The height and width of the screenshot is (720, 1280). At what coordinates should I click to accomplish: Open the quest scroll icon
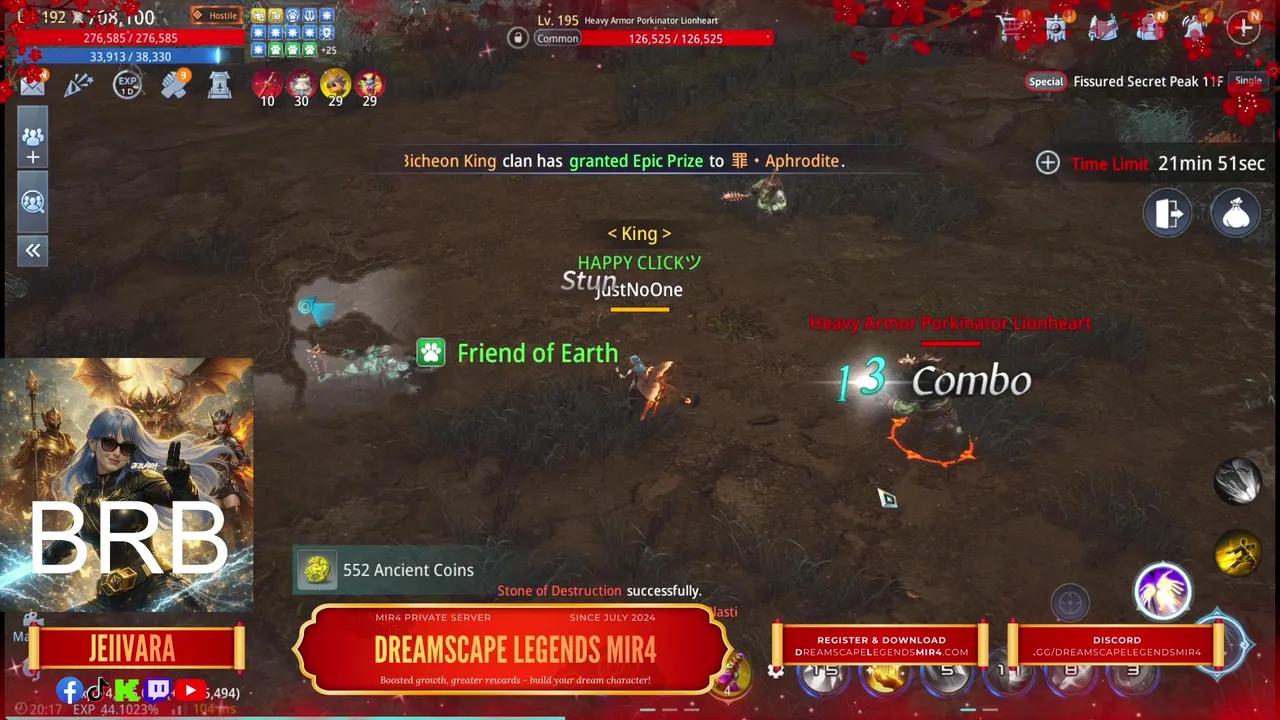click(1104, 27)
